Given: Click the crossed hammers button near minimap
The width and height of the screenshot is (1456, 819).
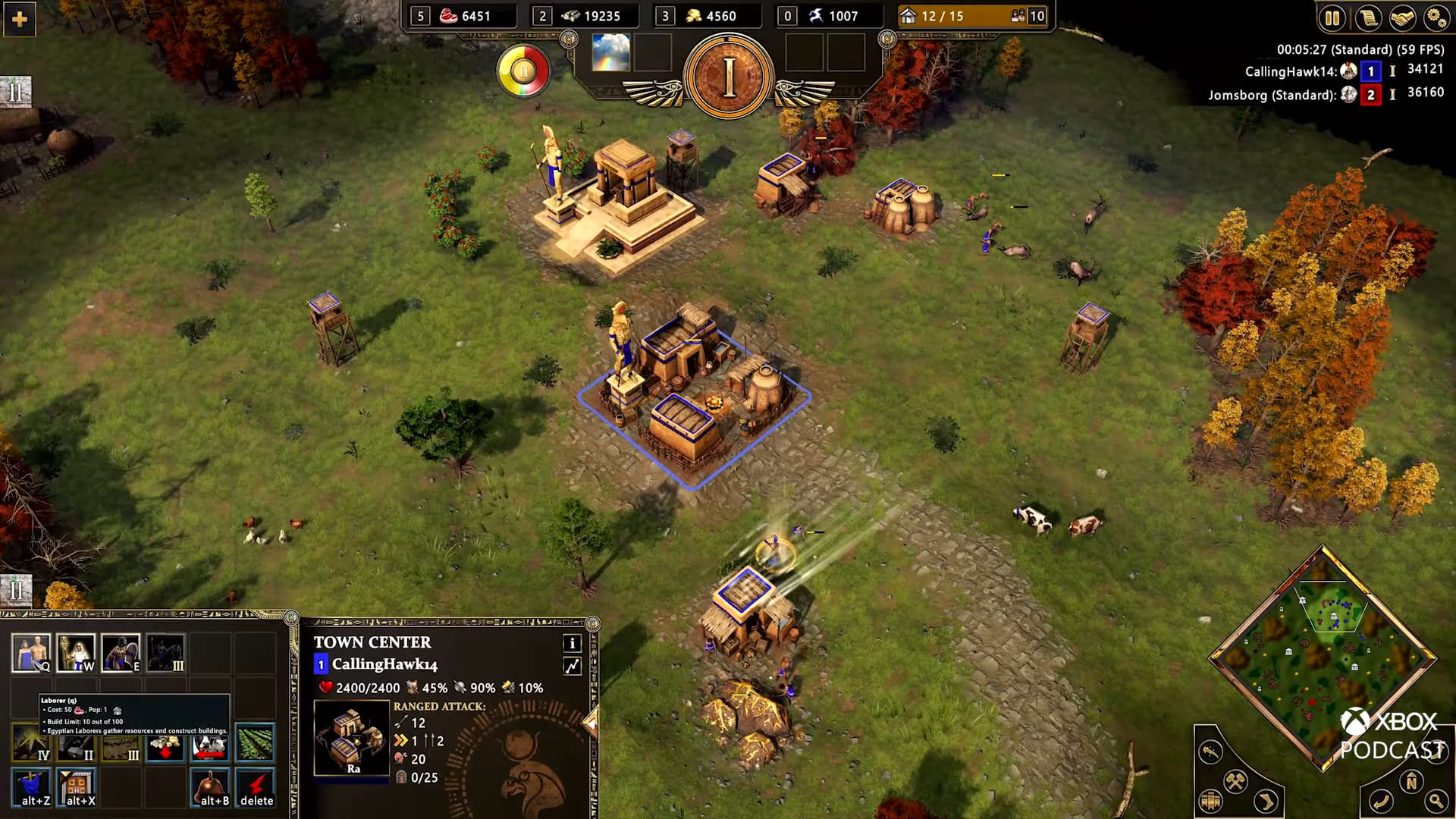Looking at the screenshot, I should [x=1235, y=780].
